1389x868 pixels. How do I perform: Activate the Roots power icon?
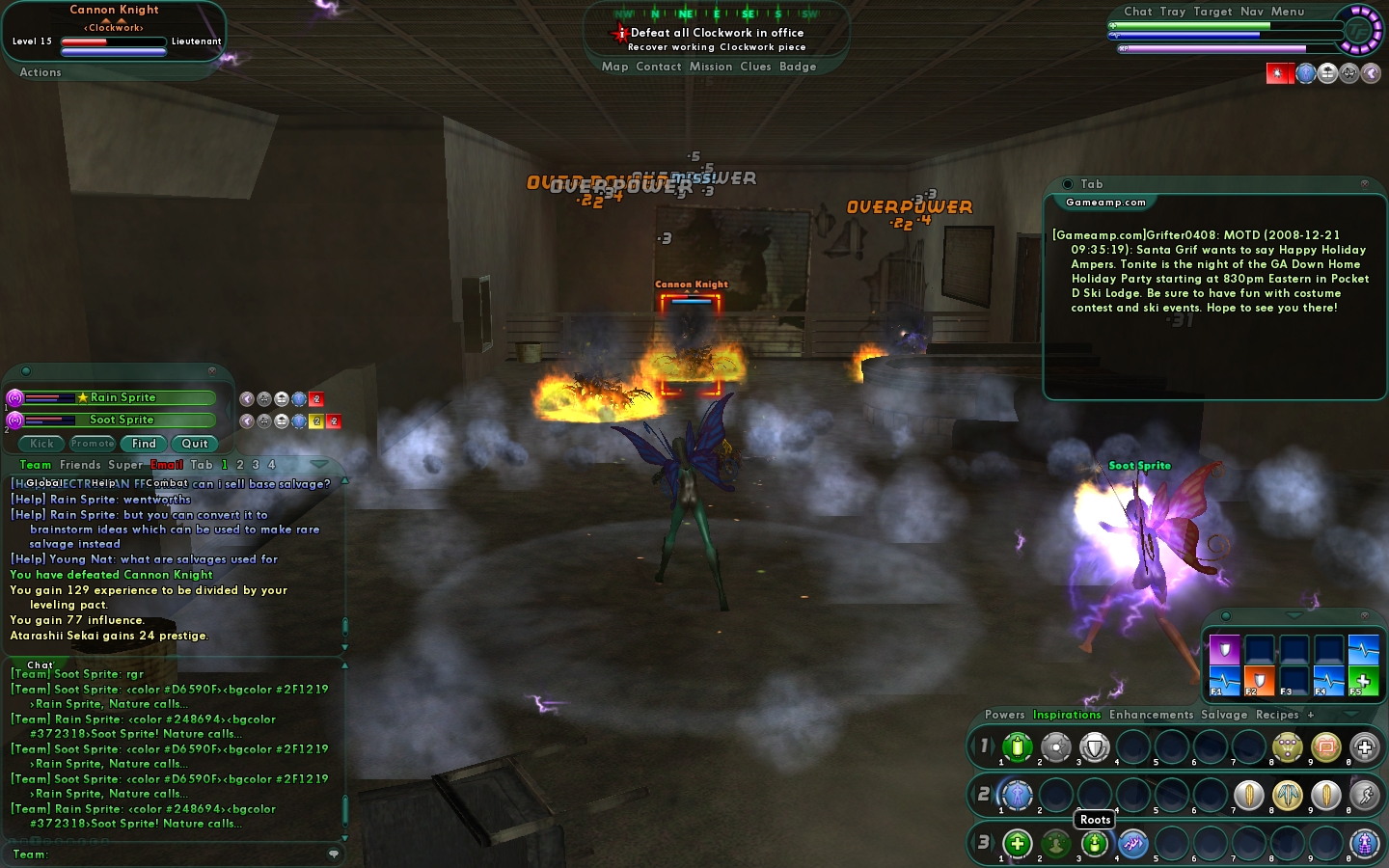[1094, 844]
